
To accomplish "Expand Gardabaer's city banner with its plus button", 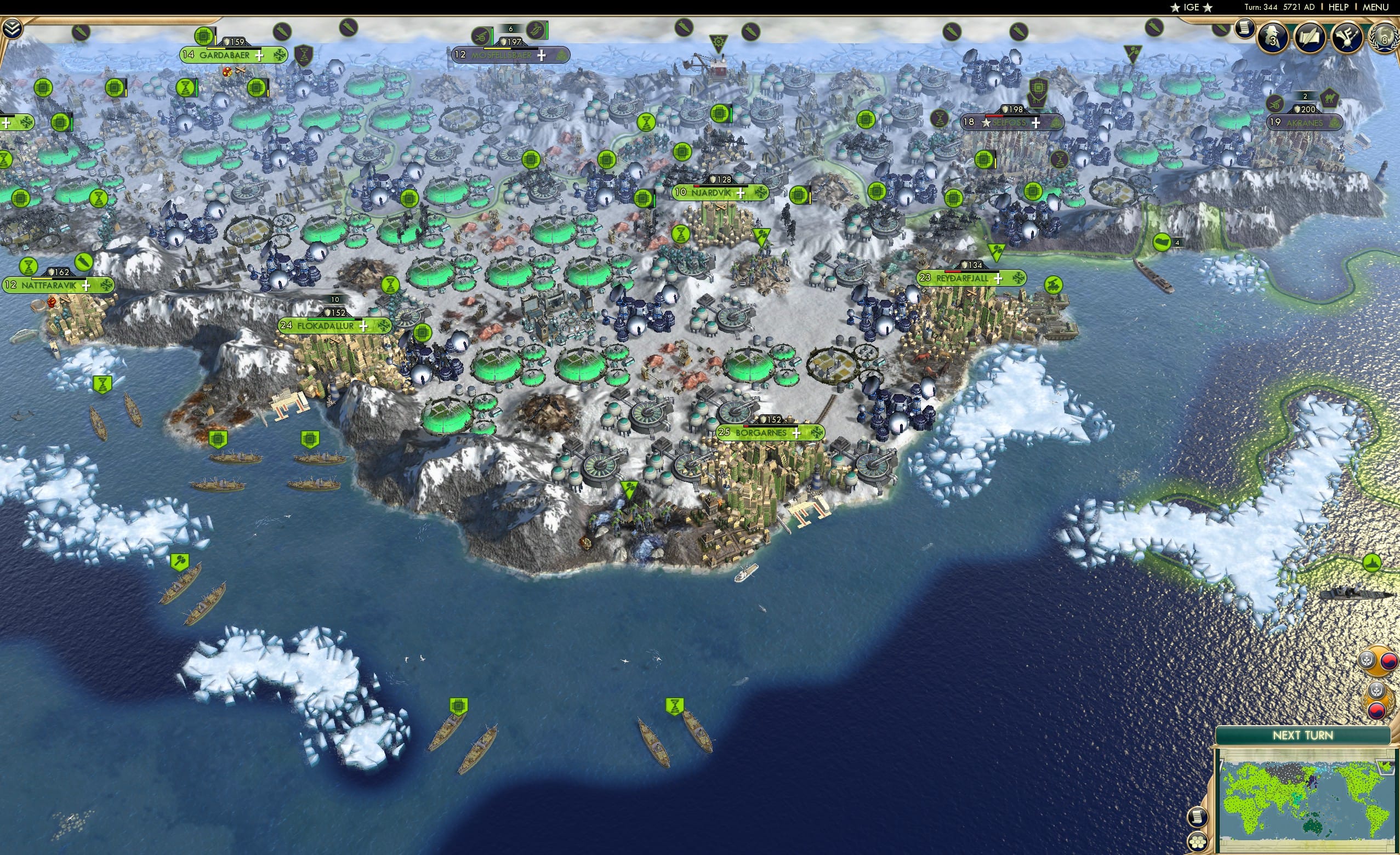I will click(260, 56).
